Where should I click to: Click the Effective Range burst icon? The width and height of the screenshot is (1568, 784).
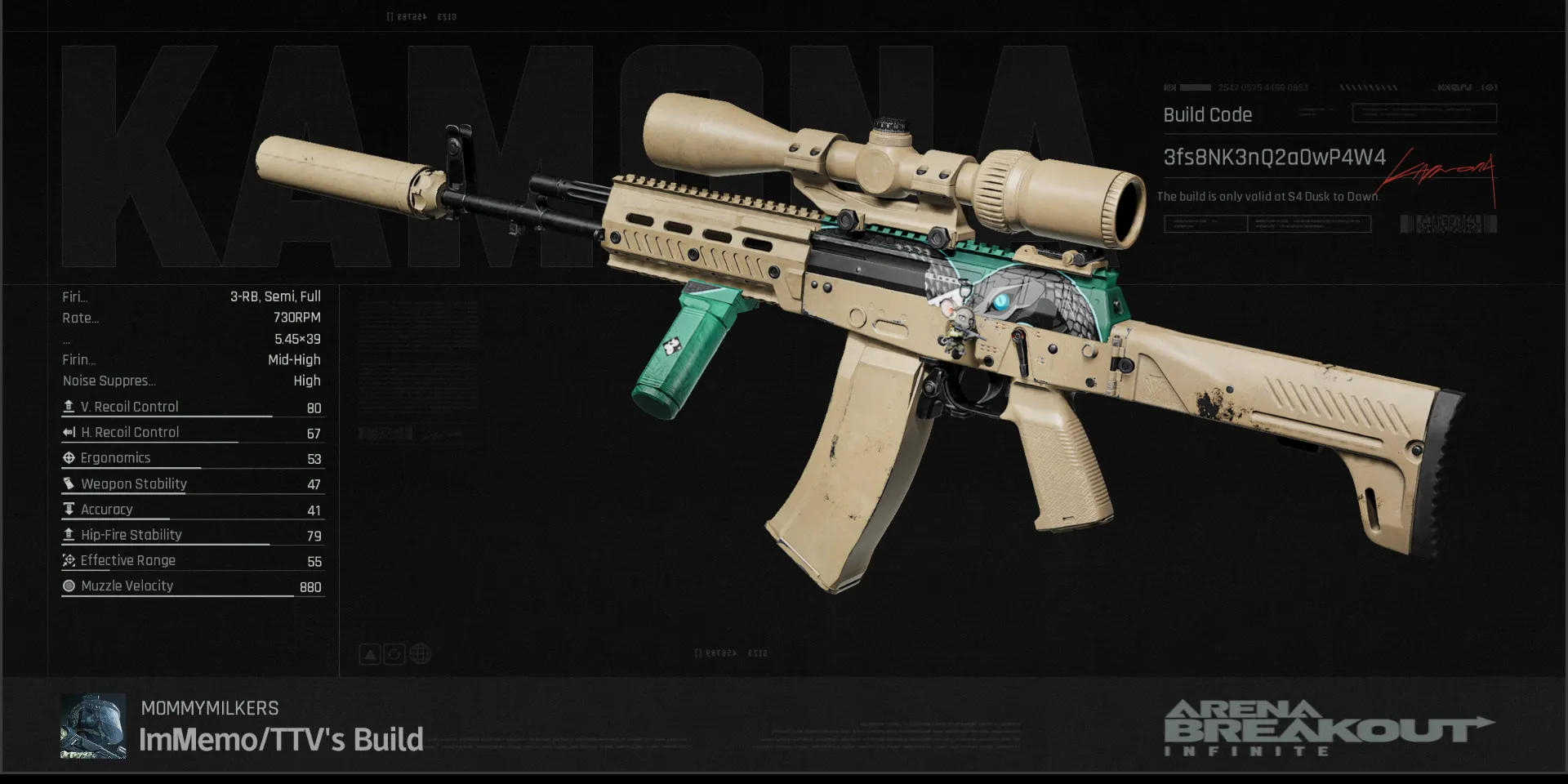69,560
